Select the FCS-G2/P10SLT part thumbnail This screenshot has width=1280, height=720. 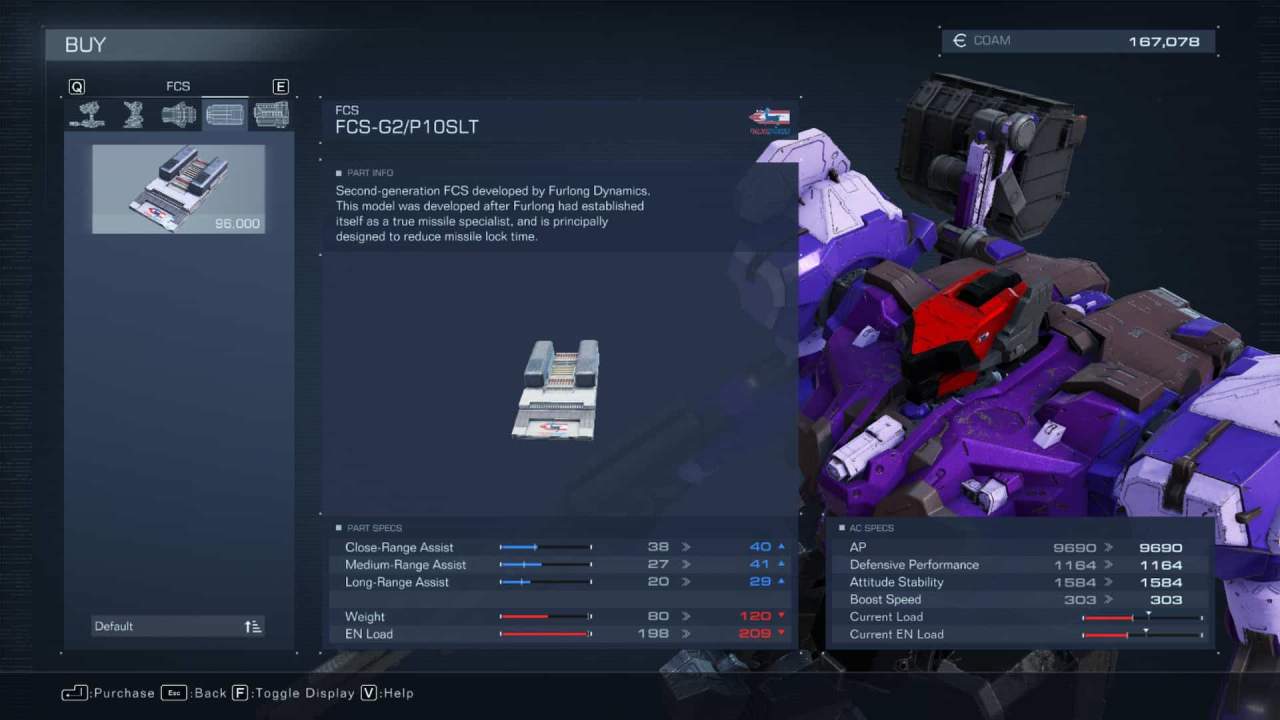click(178, 188)
